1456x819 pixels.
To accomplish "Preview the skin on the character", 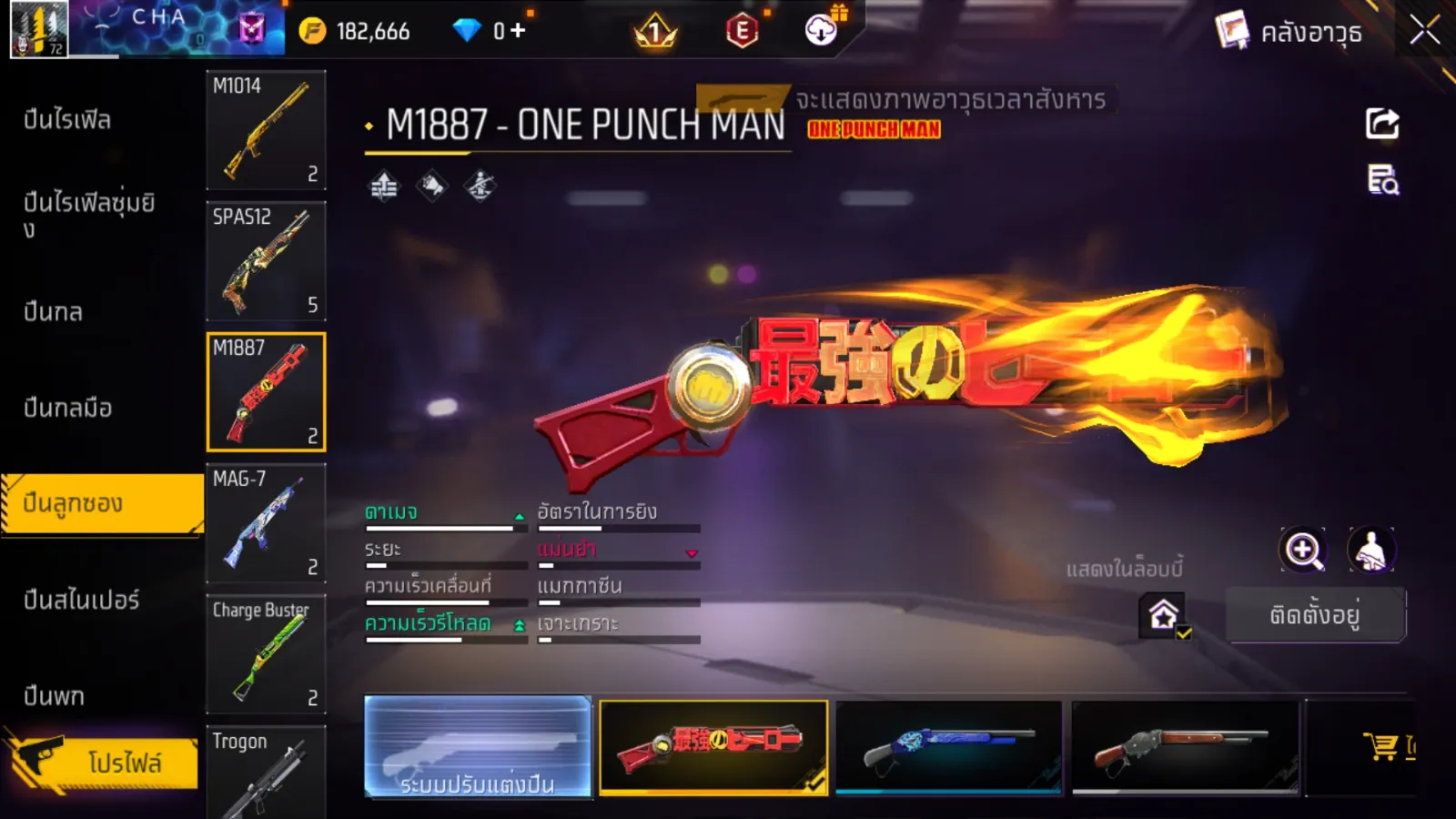I will click(x=1370, y=551).
